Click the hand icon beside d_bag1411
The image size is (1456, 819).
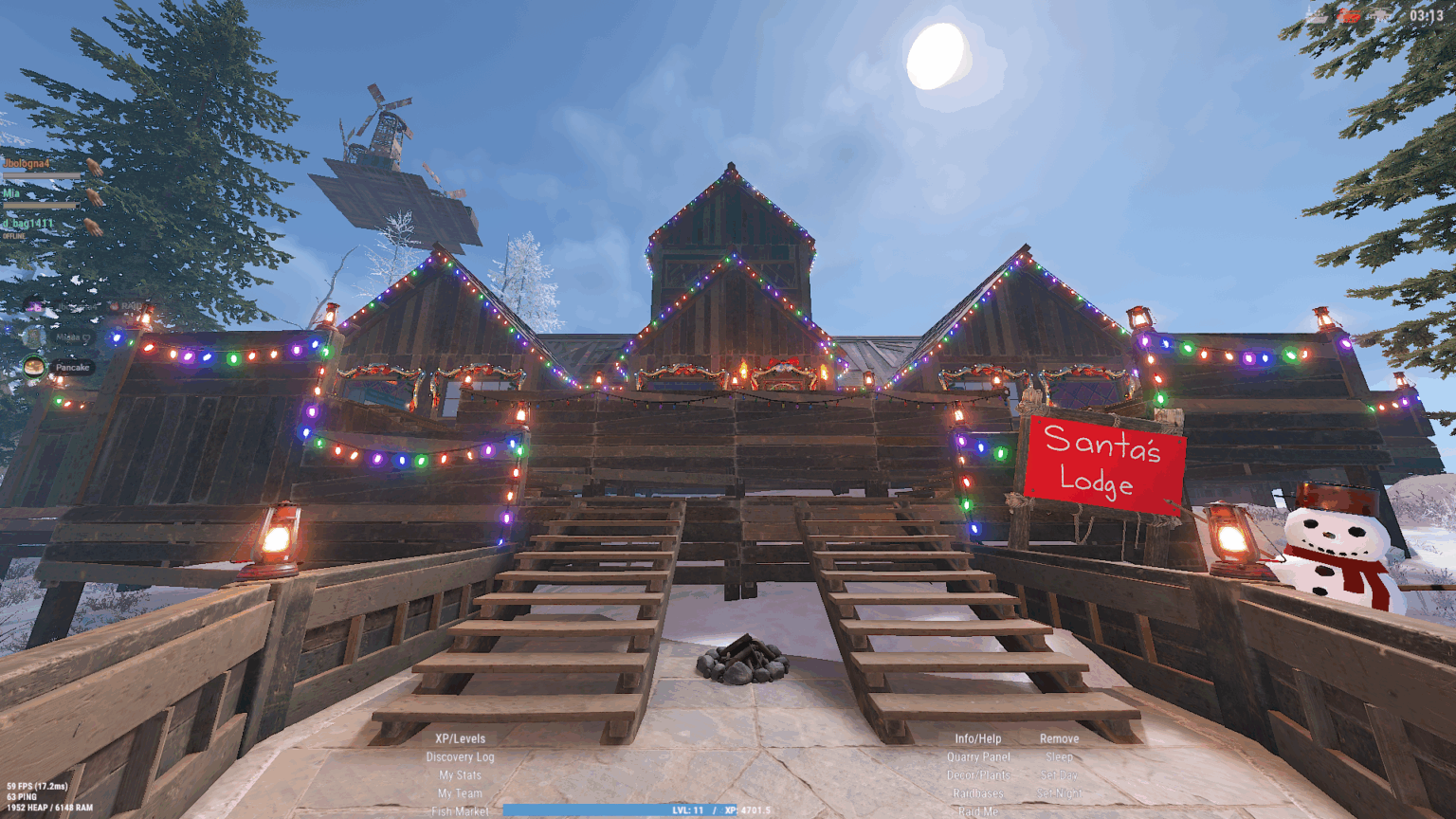pyautogui.click(x=95, y=227)
